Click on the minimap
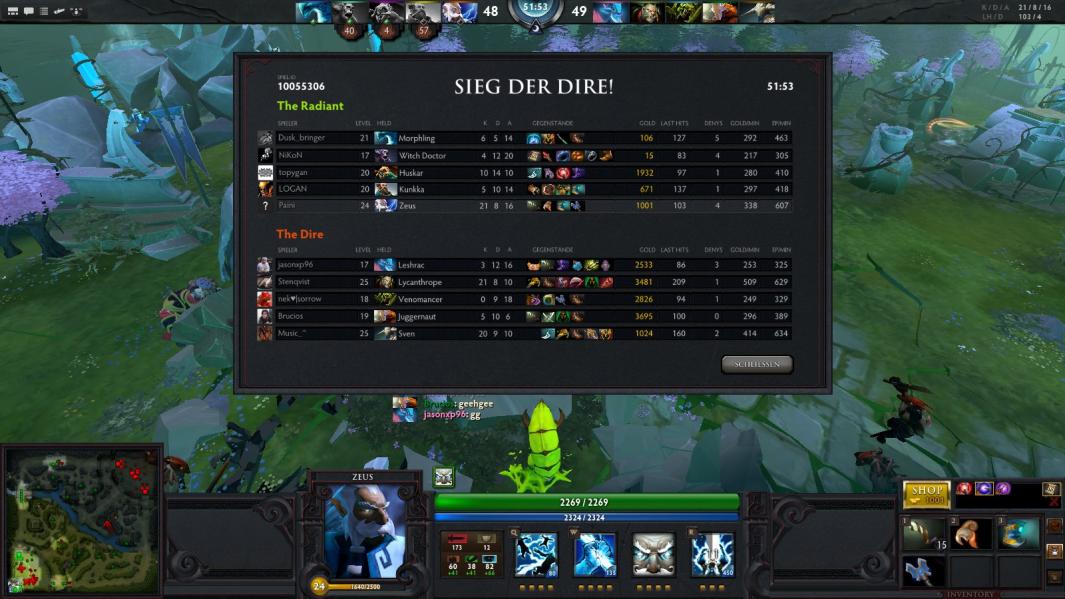 [82, 520]
